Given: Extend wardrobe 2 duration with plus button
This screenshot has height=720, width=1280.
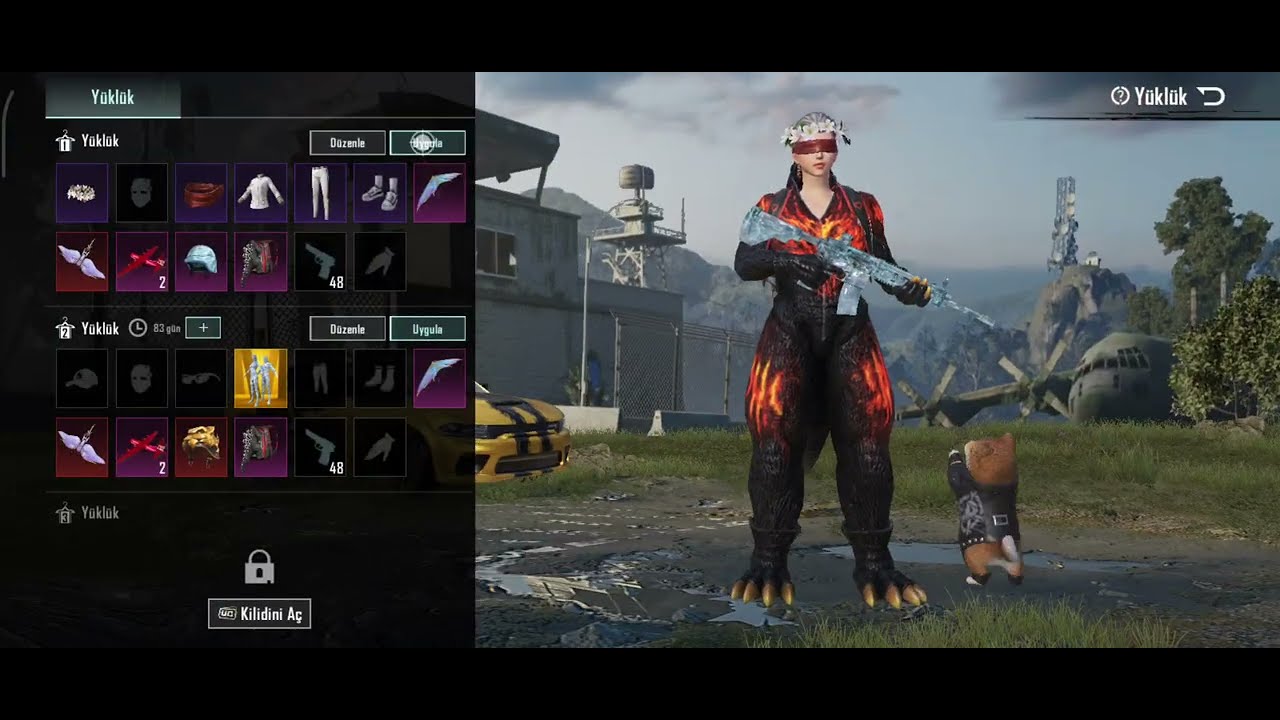Looking at the screenshot, I should coord(203,328).
